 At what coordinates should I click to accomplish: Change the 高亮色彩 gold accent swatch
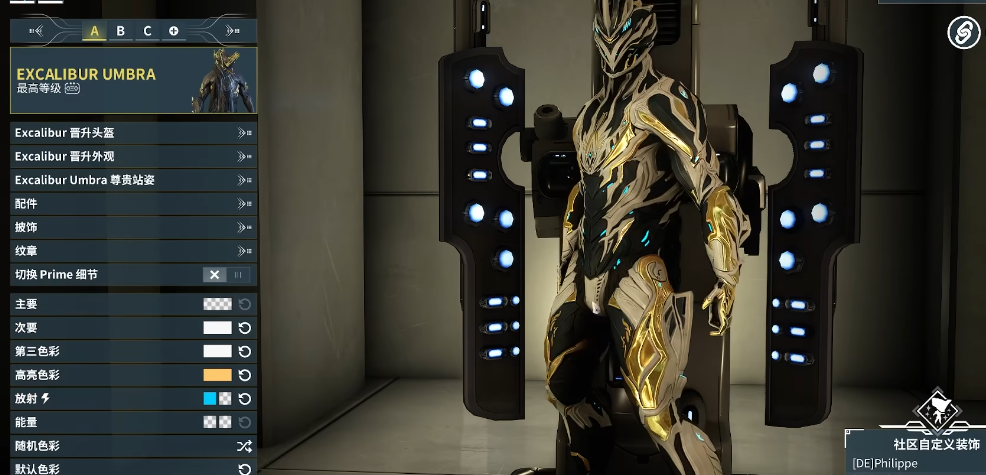(217, 375)
